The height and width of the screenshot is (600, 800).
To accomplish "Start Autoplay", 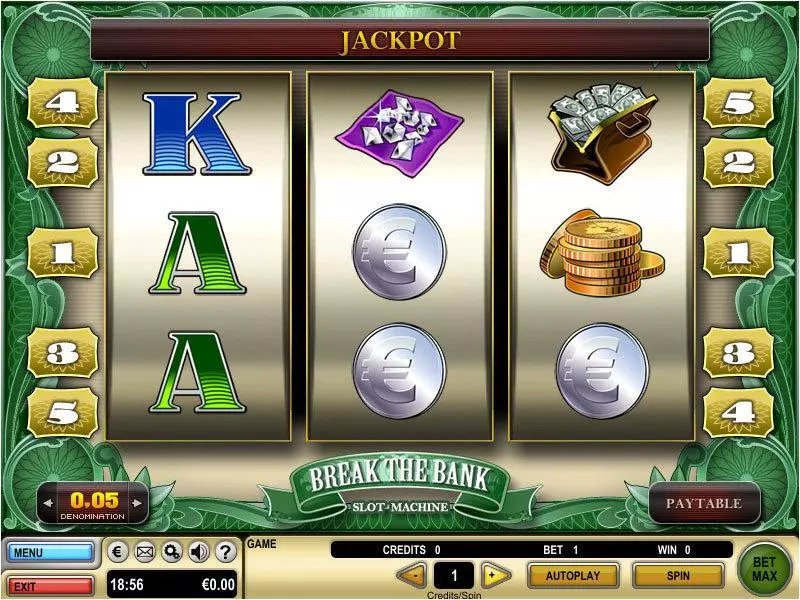I will click(572, 576).
